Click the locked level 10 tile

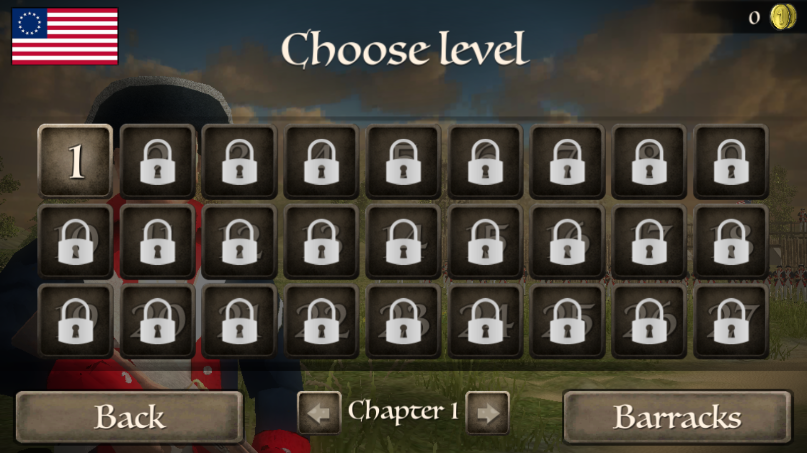point(75,241)
